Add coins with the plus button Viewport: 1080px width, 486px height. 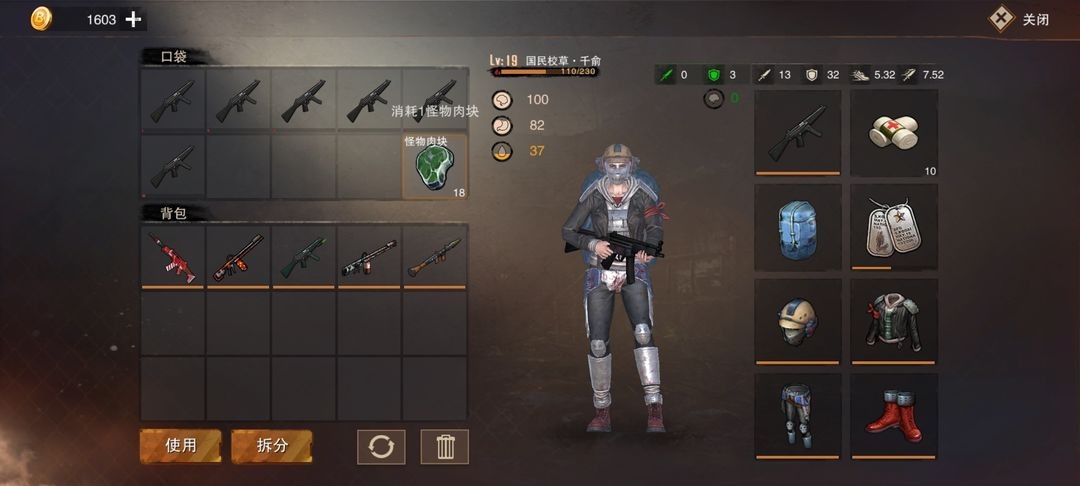click(133, 19)
